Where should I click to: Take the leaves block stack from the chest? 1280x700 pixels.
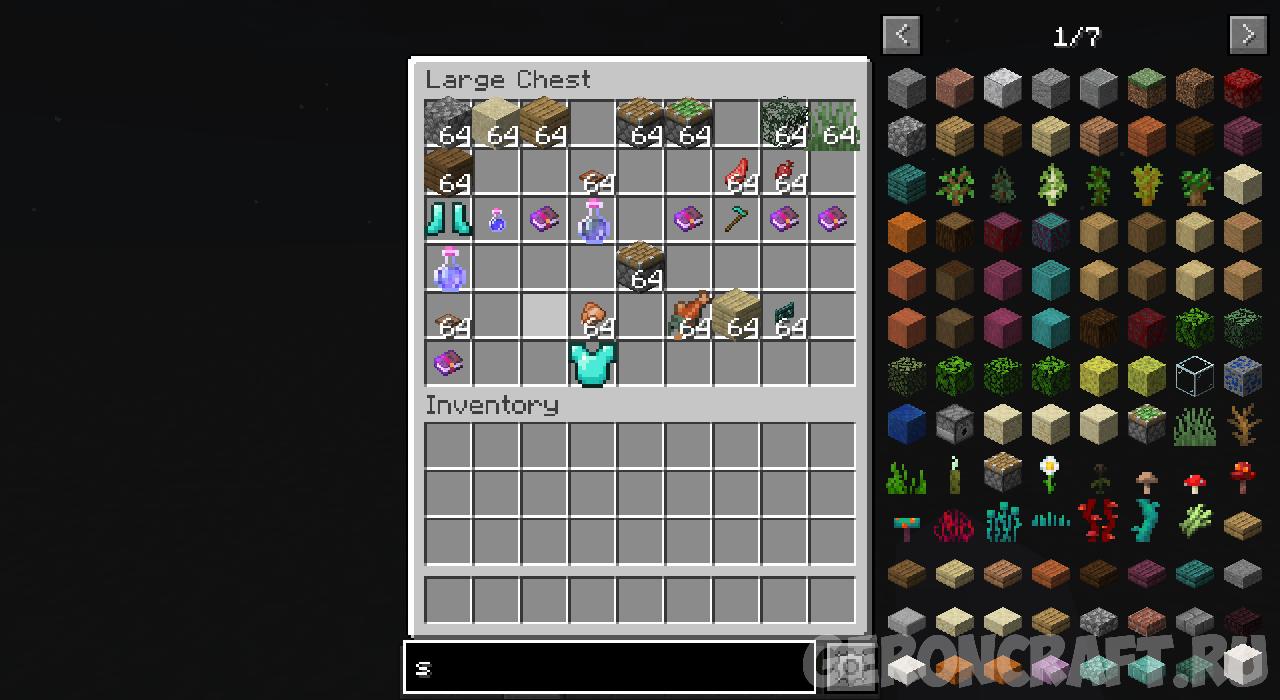[785, 123]
